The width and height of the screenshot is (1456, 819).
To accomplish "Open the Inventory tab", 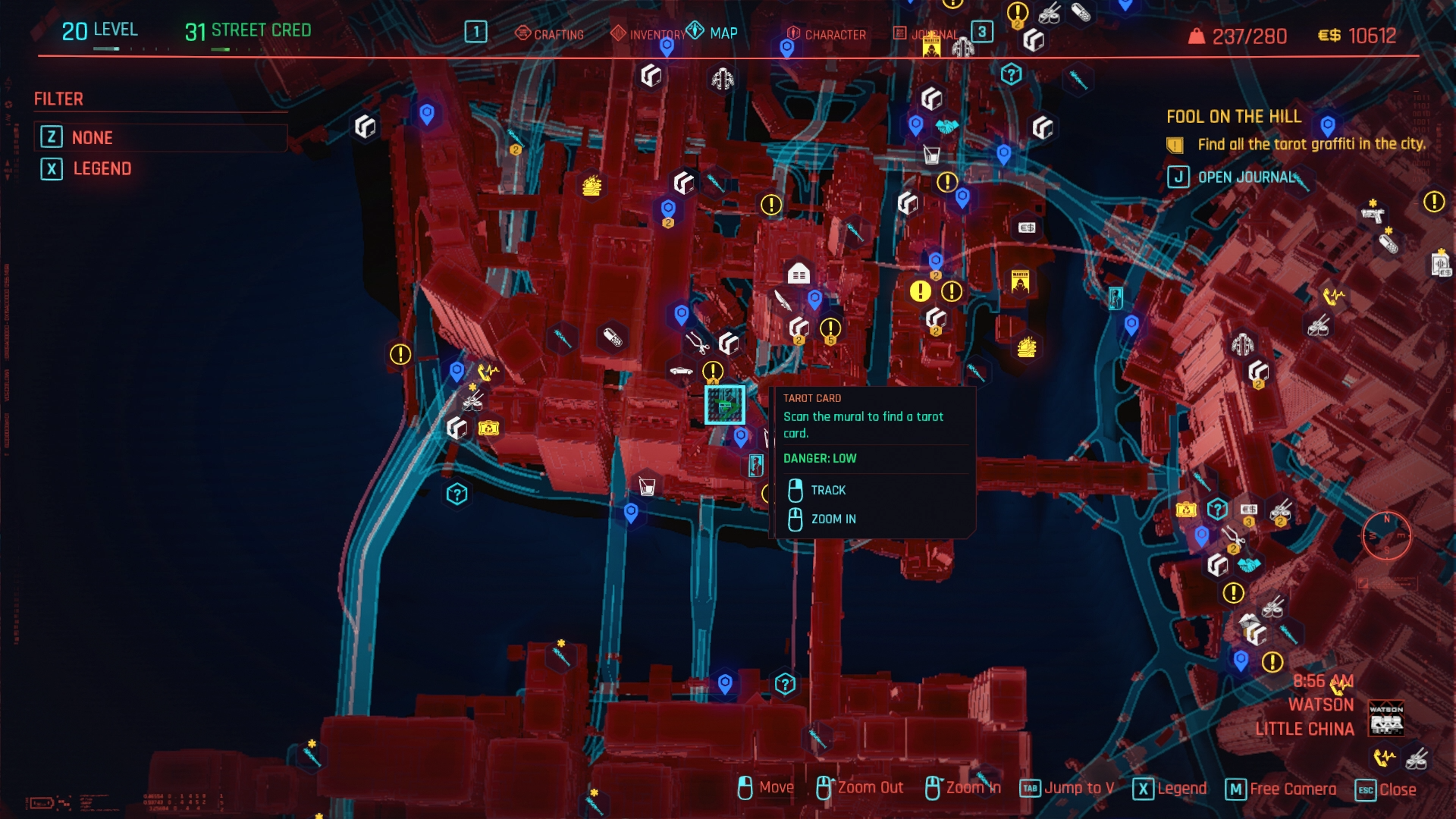I will [x=648, y=34].
